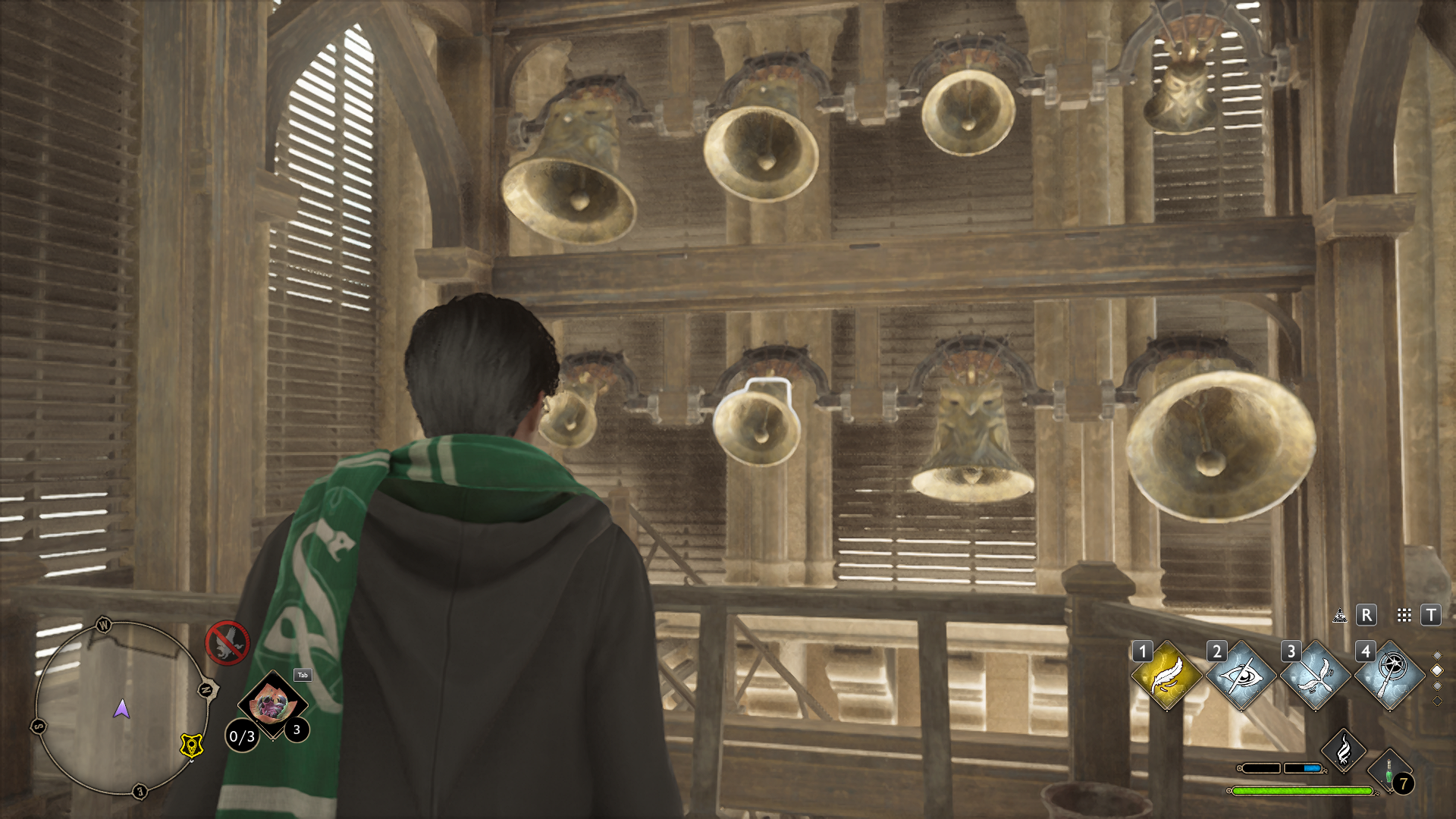Open the tracked quest plant icon
The image size is (1456, 819).
(x=271, y=704)
